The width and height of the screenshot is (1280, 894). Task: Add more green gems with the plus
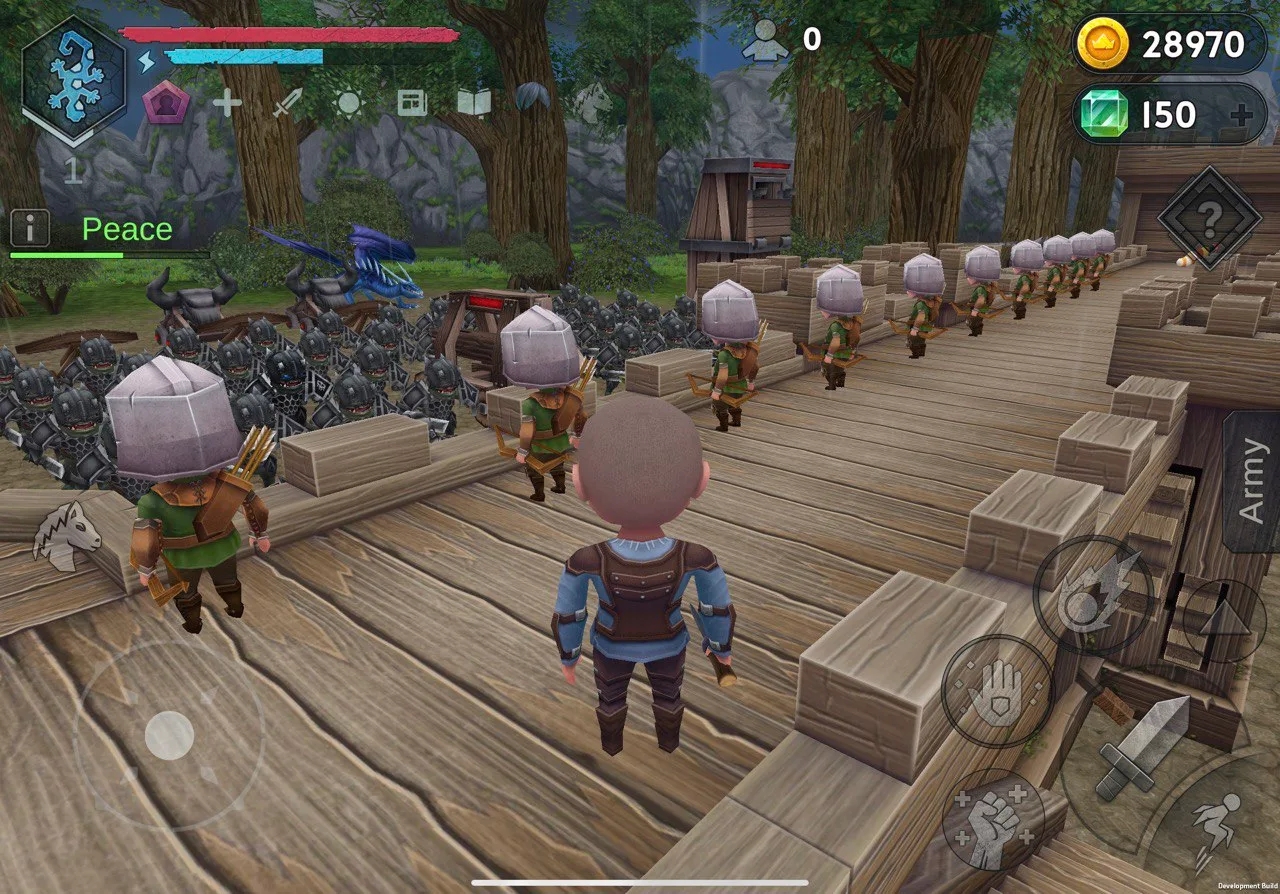1241,115
